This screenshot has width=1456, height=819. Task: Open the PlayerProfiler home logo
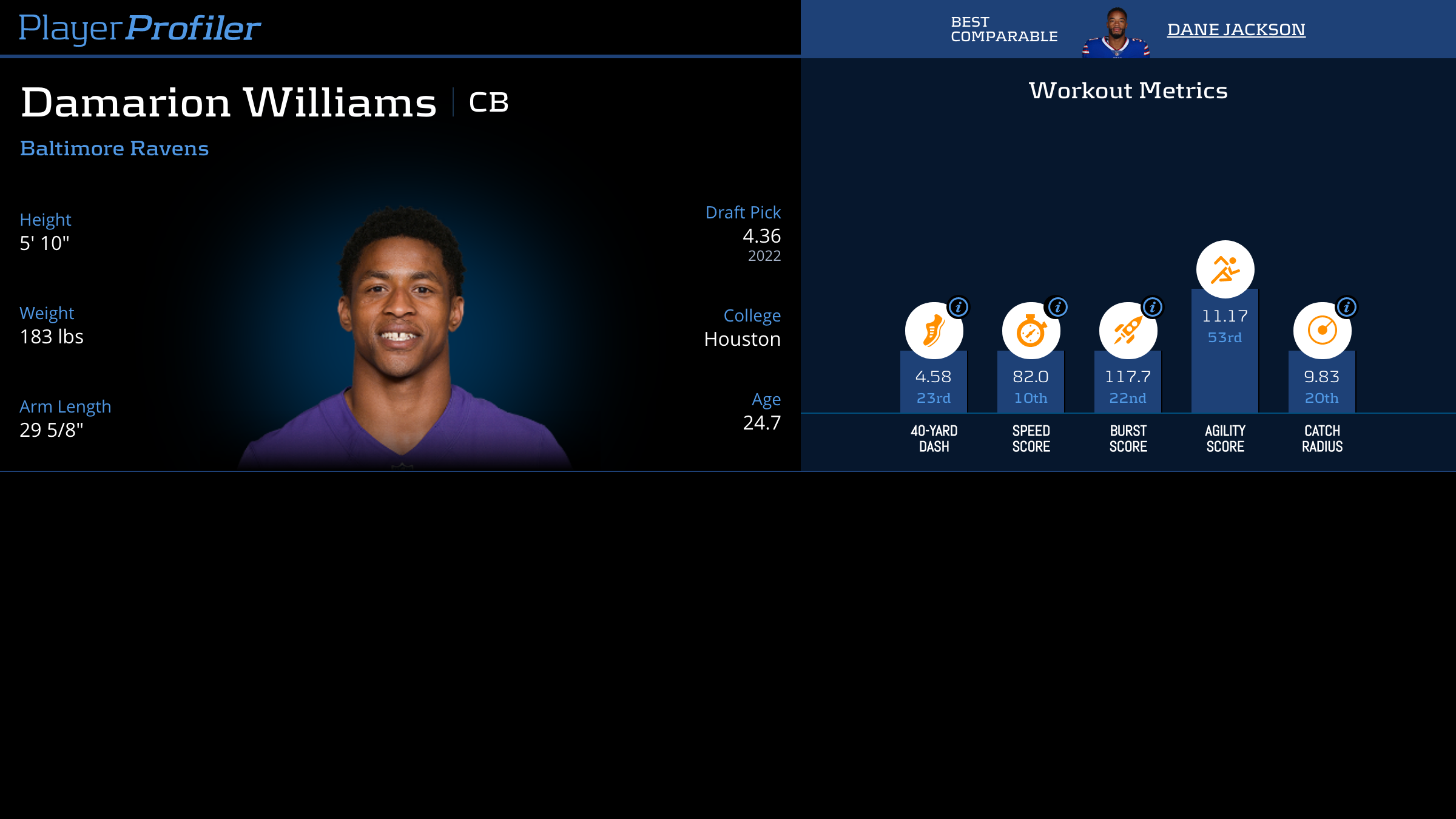pos(140,28)
